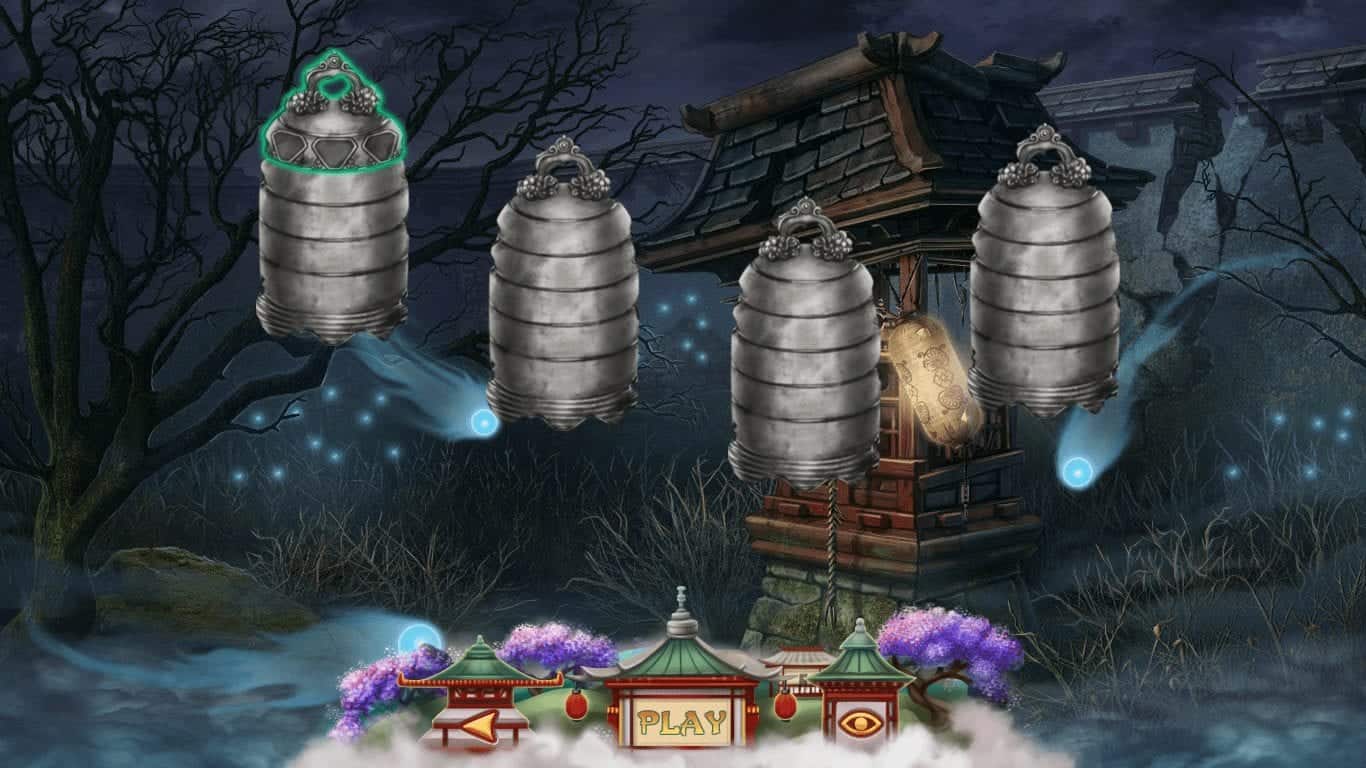Click the eye emblem on the right pagoda

[x=860, y=724]
